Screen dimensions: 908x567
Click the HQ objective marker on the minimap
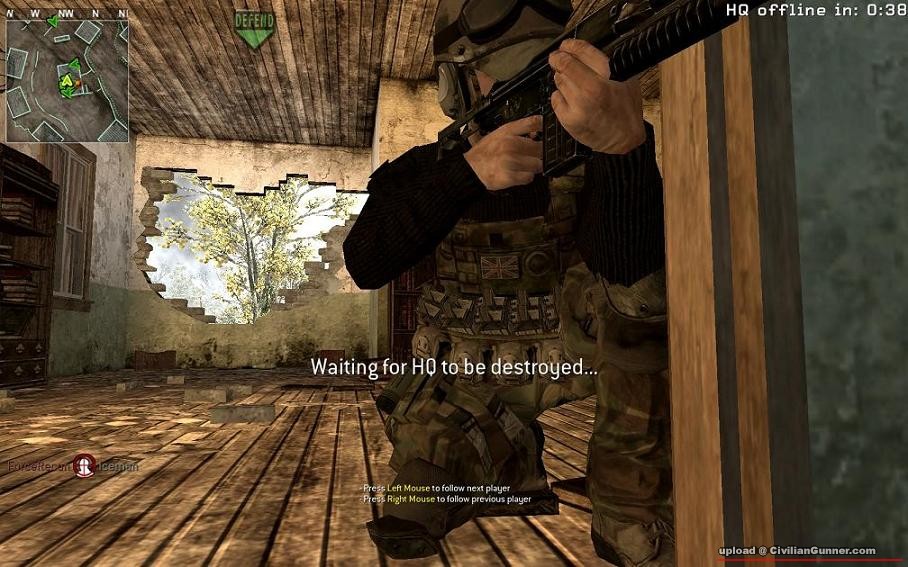(68, 79)
